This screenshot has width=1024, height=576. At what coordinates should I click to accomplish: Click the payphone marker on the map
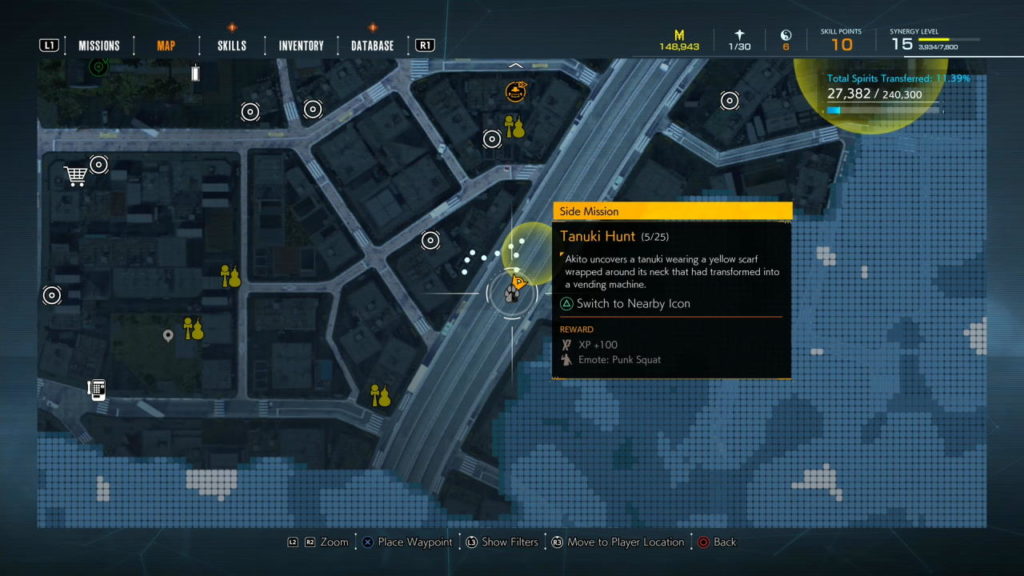tap(97, 389)
